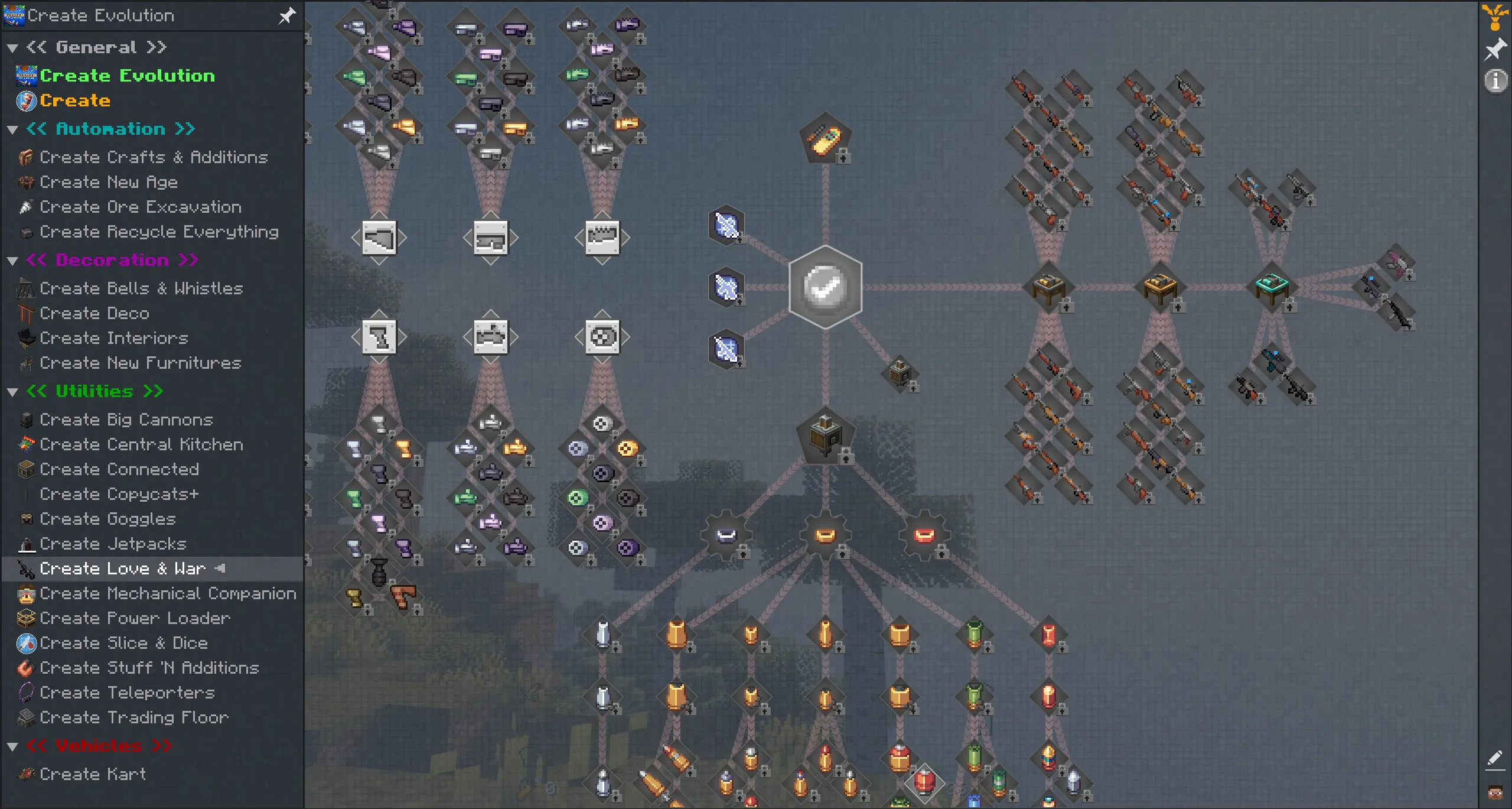Screen dimensions: 1512x809
Task: Select the orange gear helmet advancement
Action: 825,535
